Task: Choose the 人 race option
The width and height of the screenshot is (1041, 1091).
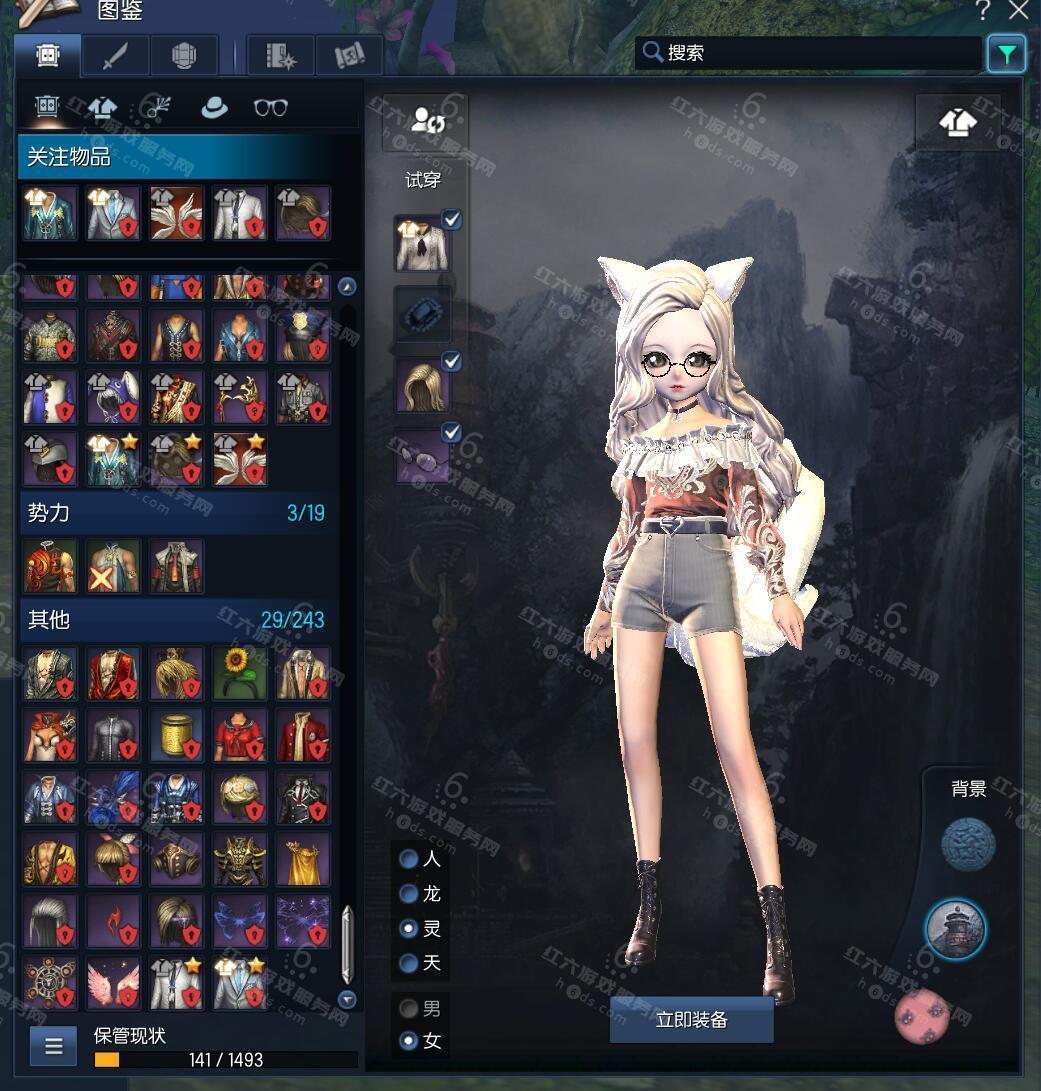Action: (x=409, y=859)
